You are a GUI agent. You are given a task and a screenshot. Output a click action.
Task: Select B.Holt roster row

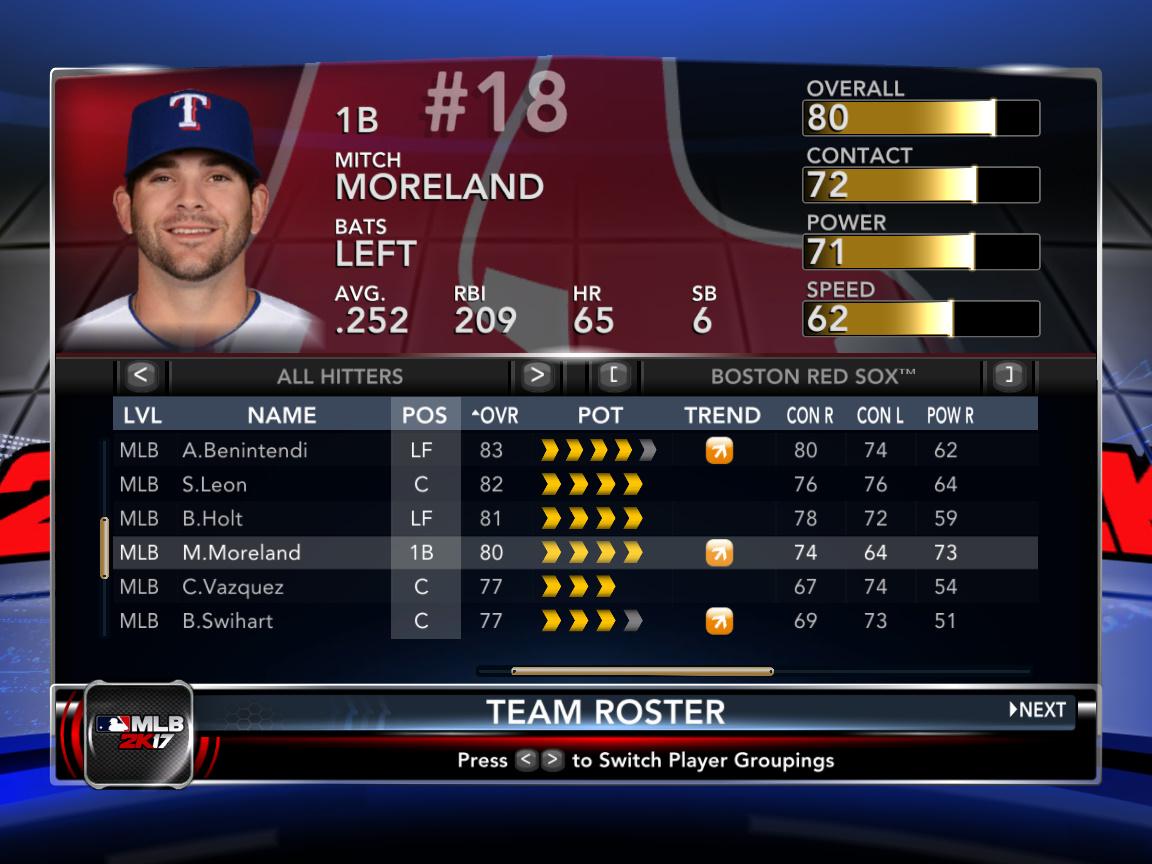coord(213,518)
